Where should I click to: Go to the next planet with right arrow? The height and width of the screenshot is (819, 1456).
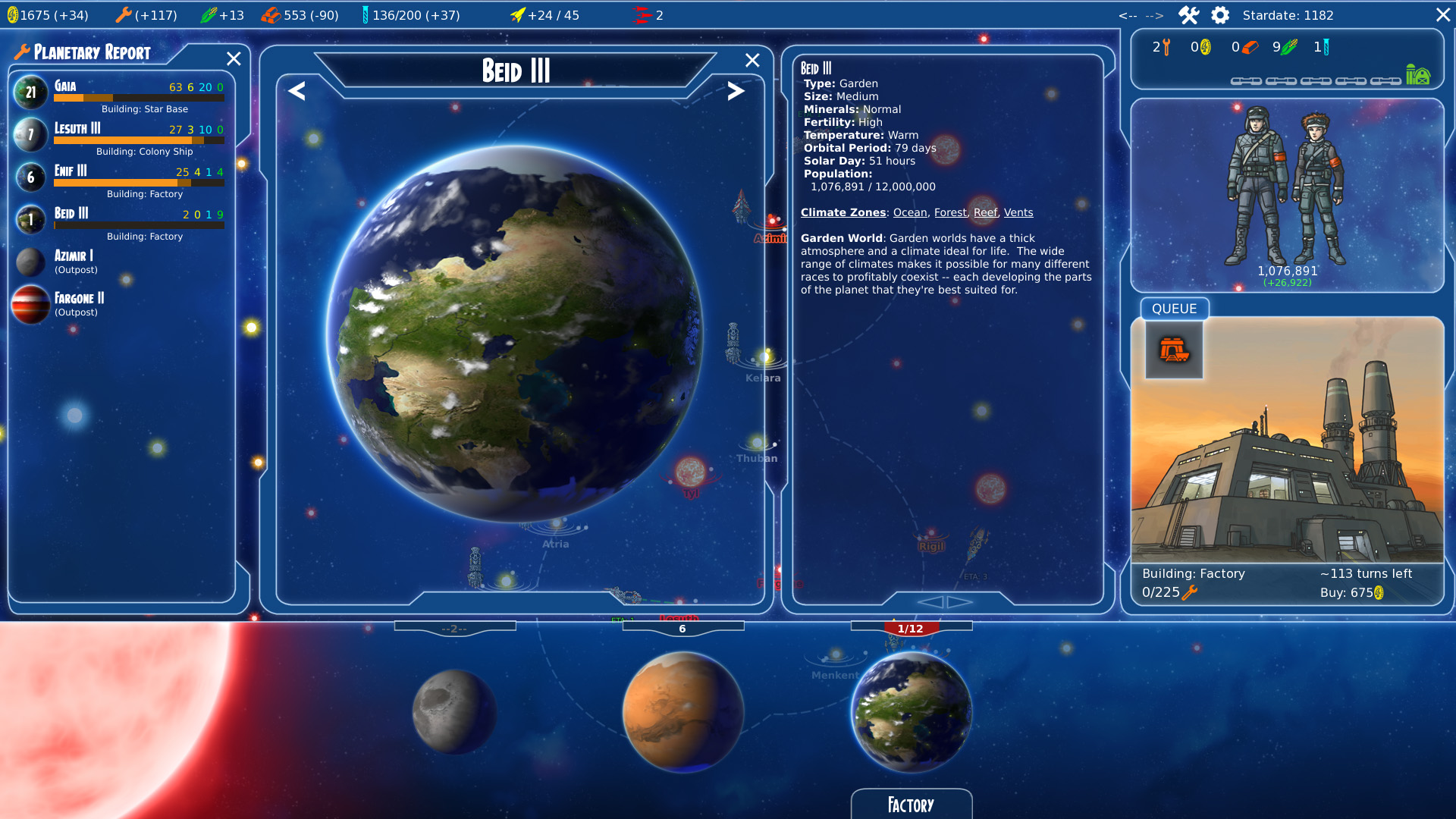(x=735, y=92)
